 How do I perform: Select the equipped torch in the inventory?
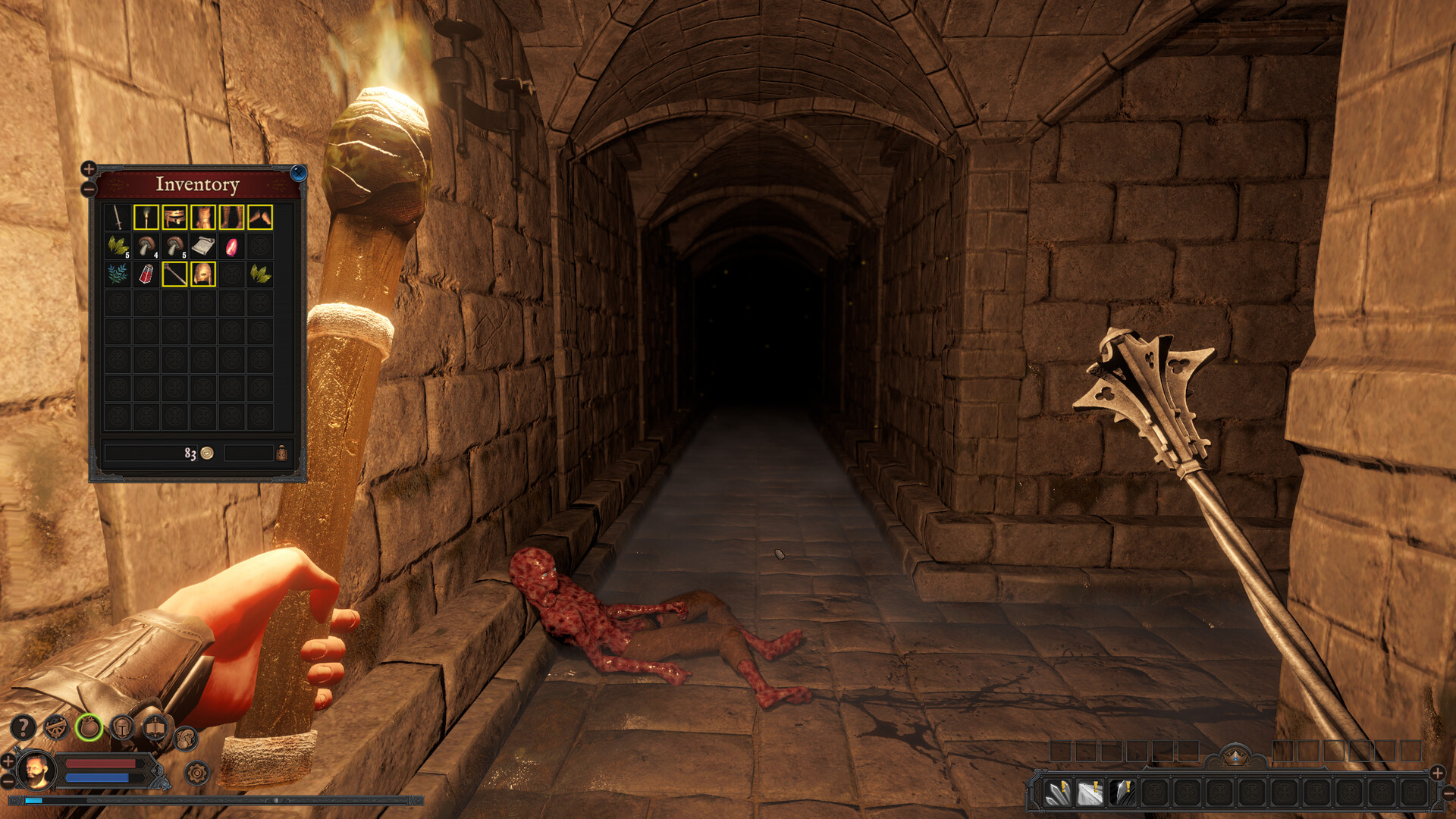click(x=146, y=217)
